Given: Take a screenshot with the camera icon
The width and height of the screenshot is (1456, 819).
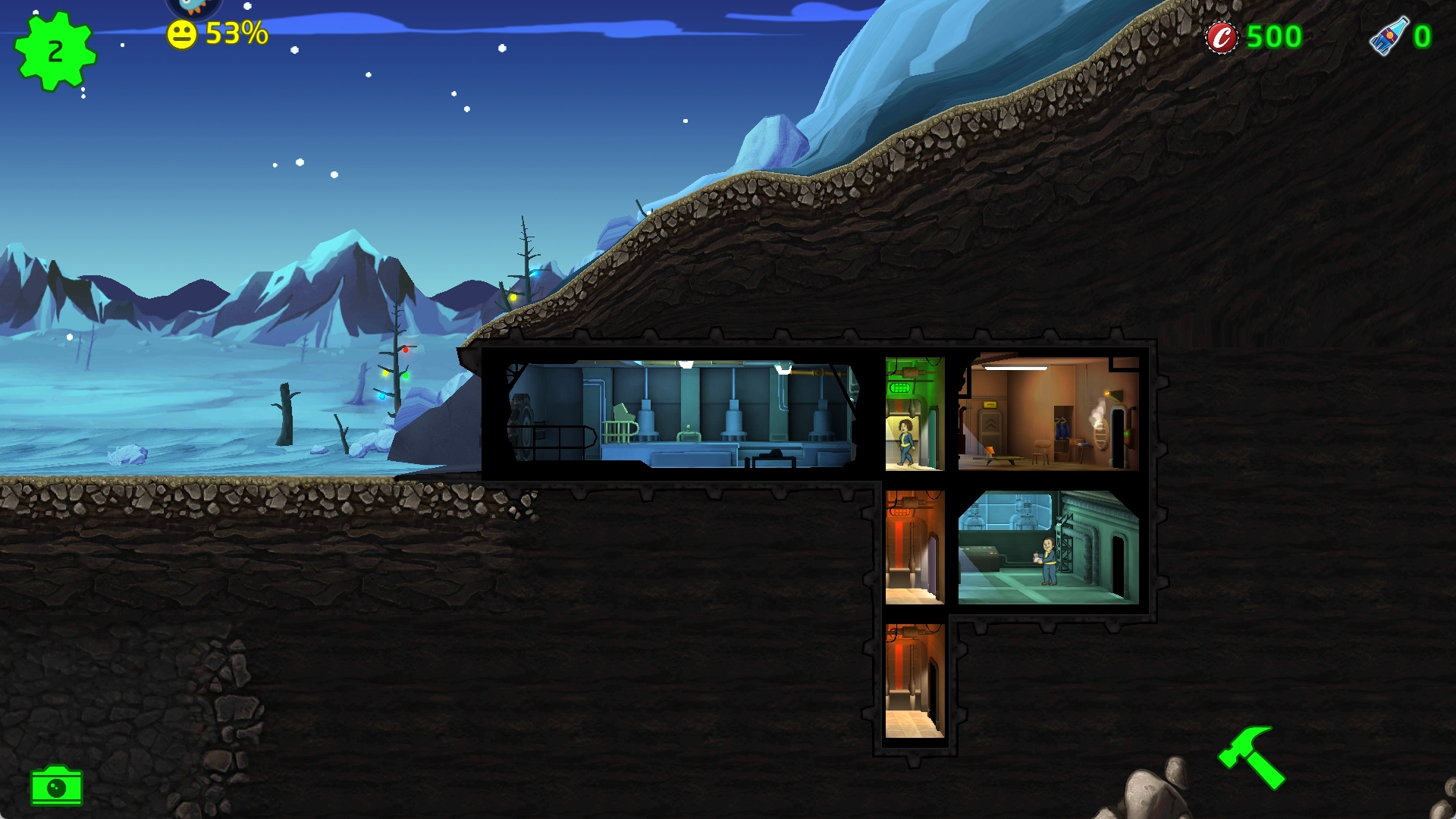Looking at the screenshot, I should point(57,786).
